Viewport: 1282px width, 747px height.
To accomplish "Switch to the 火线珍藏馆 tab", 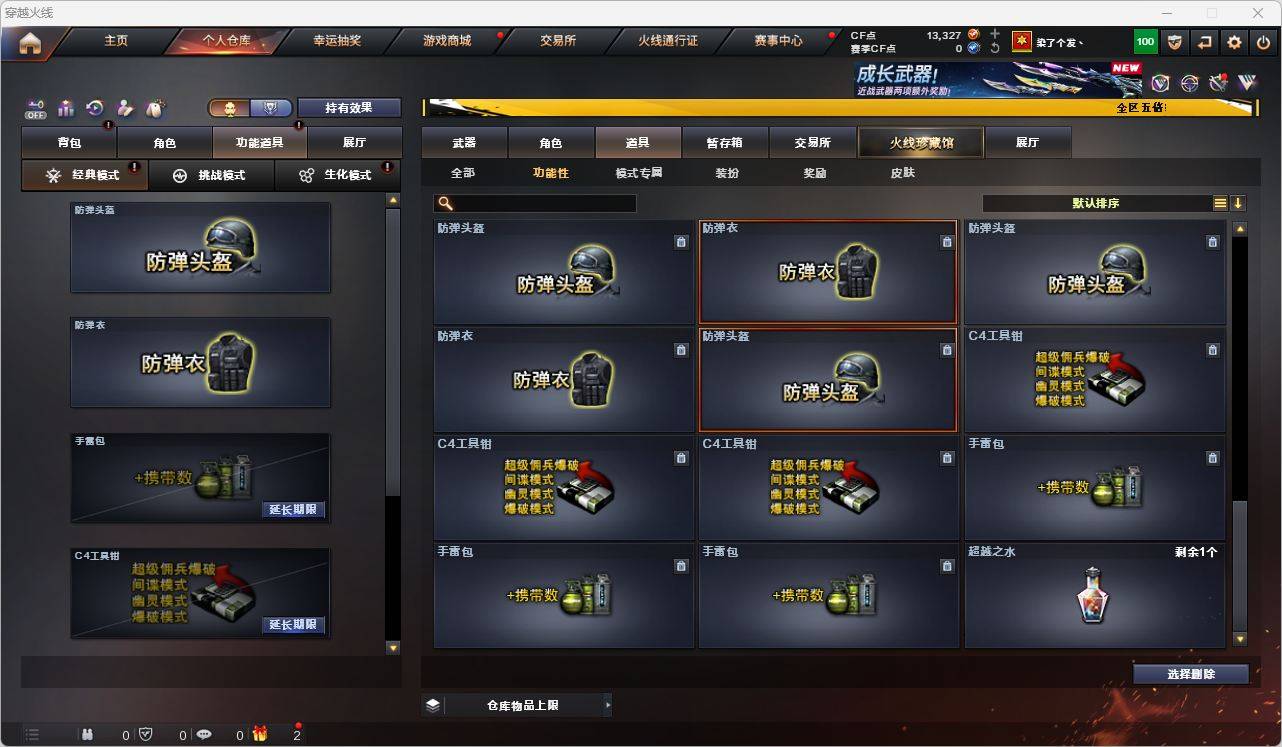I will coord(919,142).
